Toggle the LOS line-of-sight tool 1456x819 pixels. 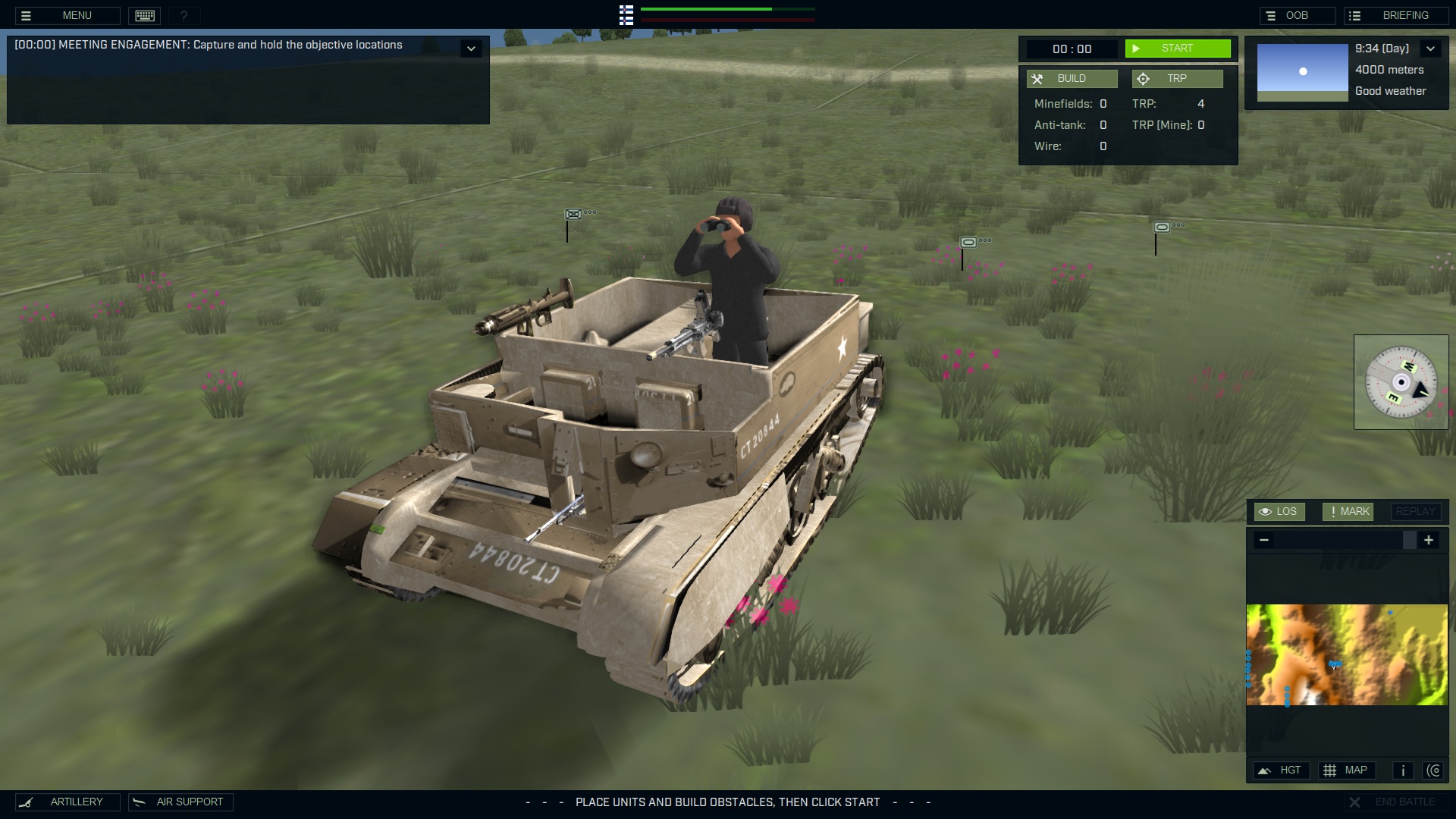point(1279,512)
